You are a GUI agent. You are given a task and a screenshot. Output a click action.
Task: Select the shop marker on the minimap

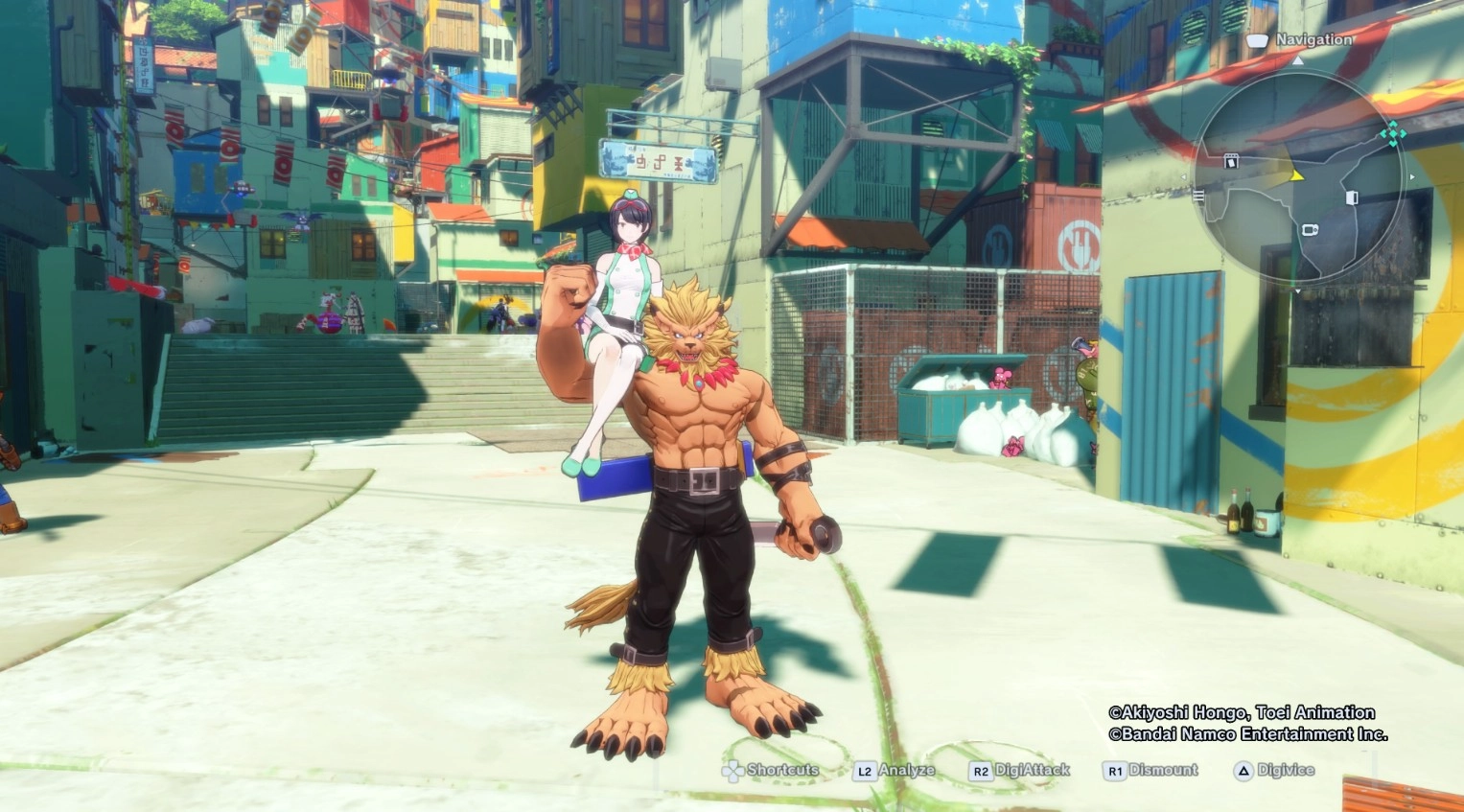1231,161
